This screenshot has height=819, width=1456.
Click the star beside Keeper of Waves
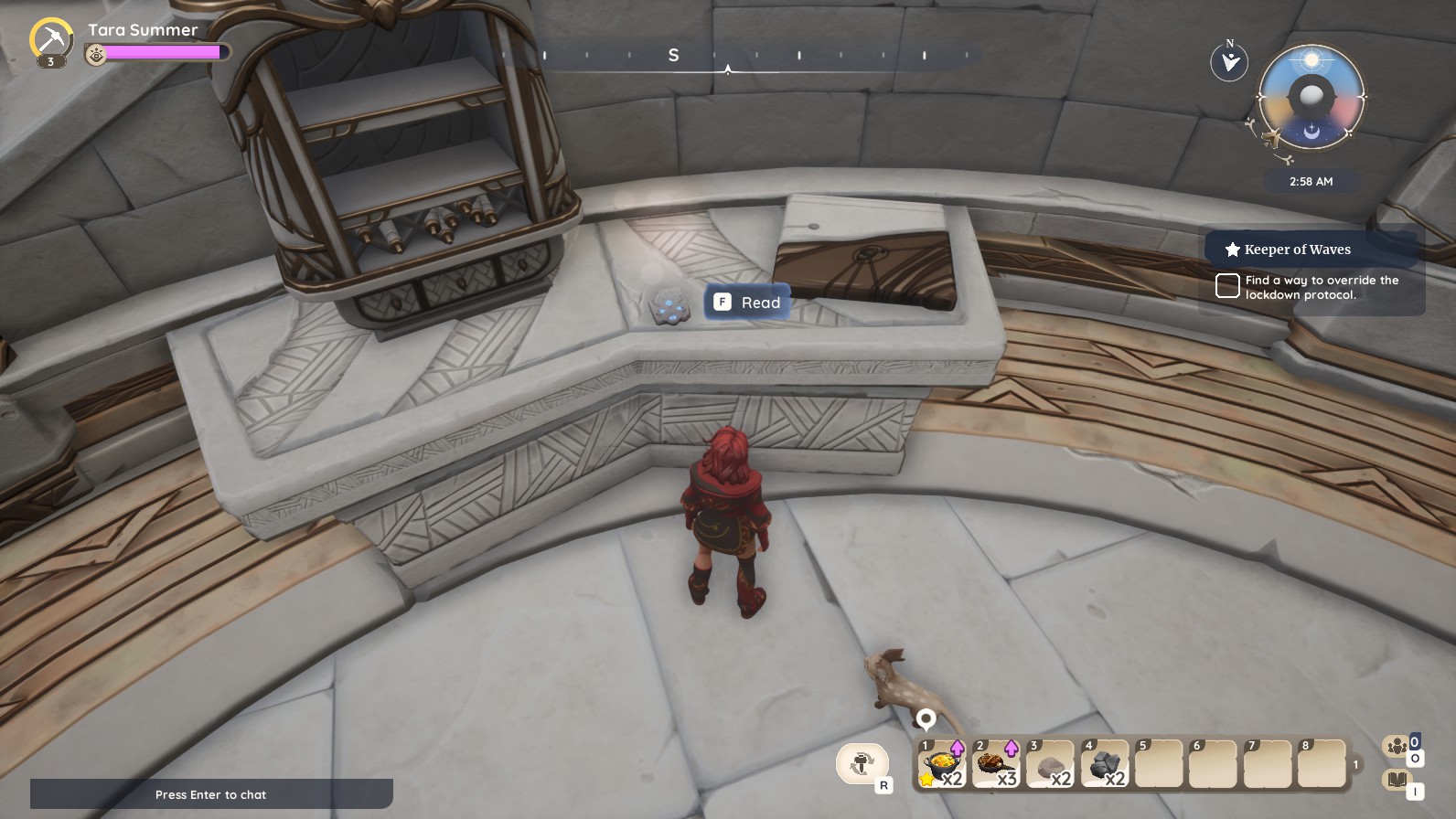tap(1229, 249)
